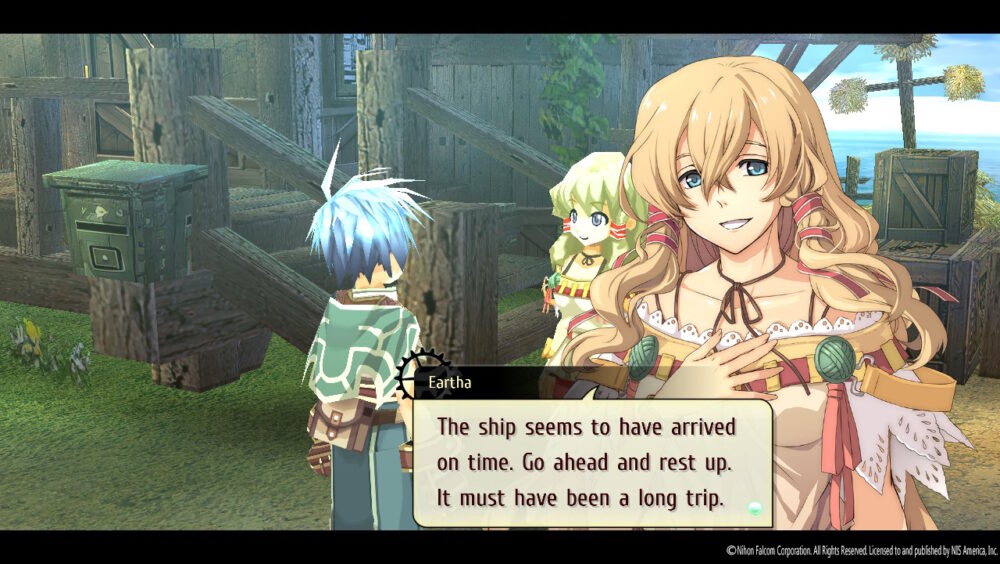This screenshot has width=1000, height=564.
Task: Advance the dialogue text box about the ship
Action: coord(590,462)
